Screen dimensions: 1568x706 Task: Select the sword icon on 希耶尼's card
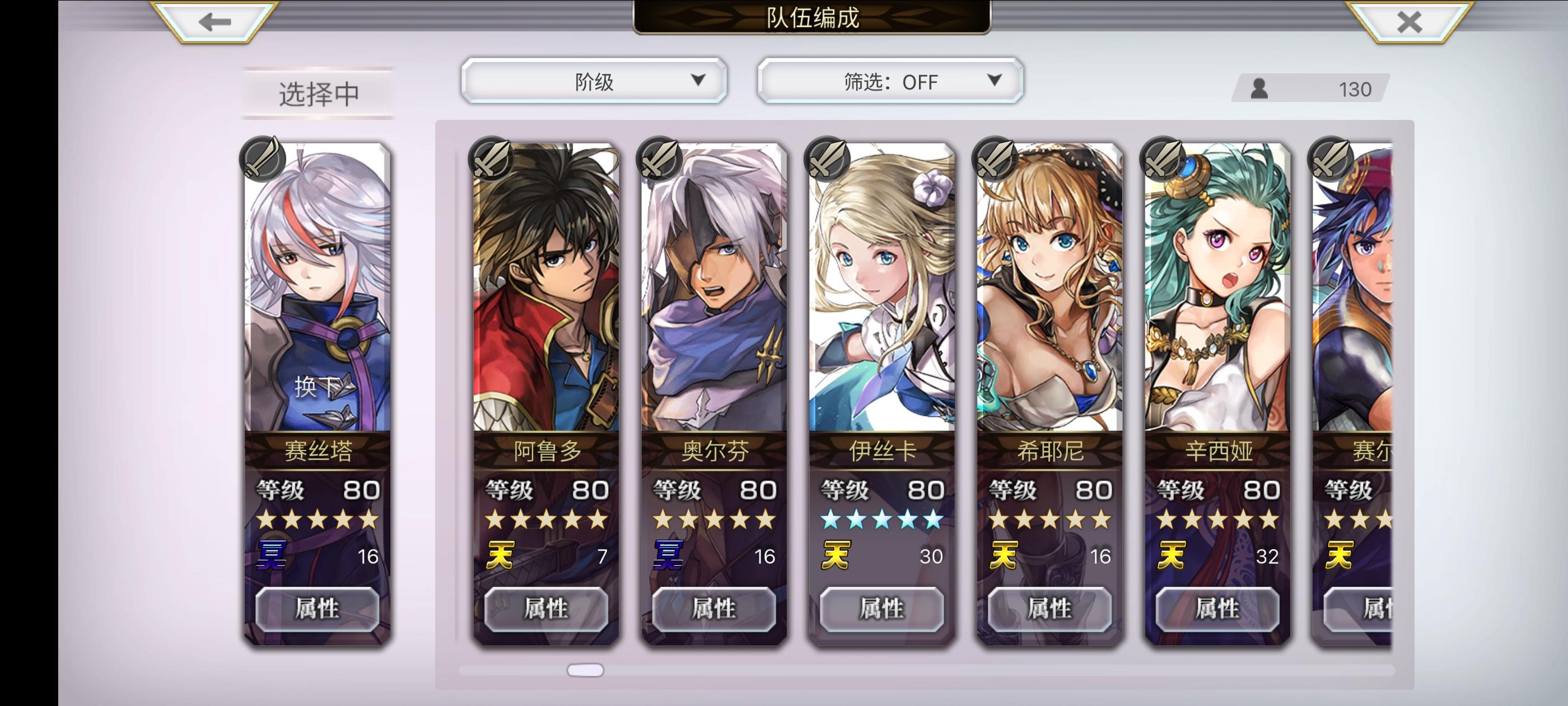(995, 160)
